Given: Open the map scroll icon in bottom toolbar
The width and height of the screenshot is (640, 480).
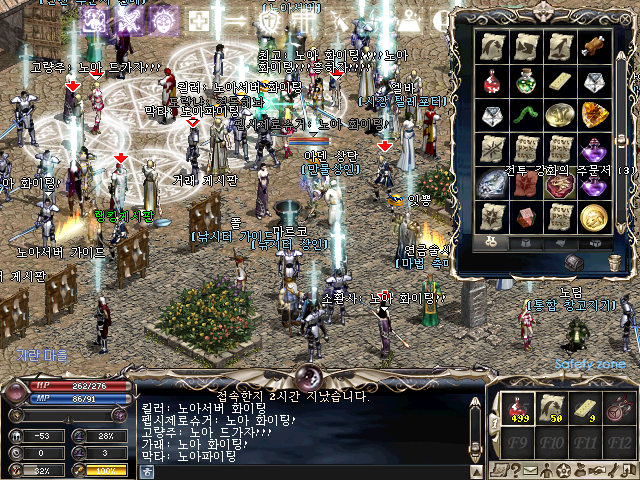Looking at the screenshot, I should tap(499, 469).
